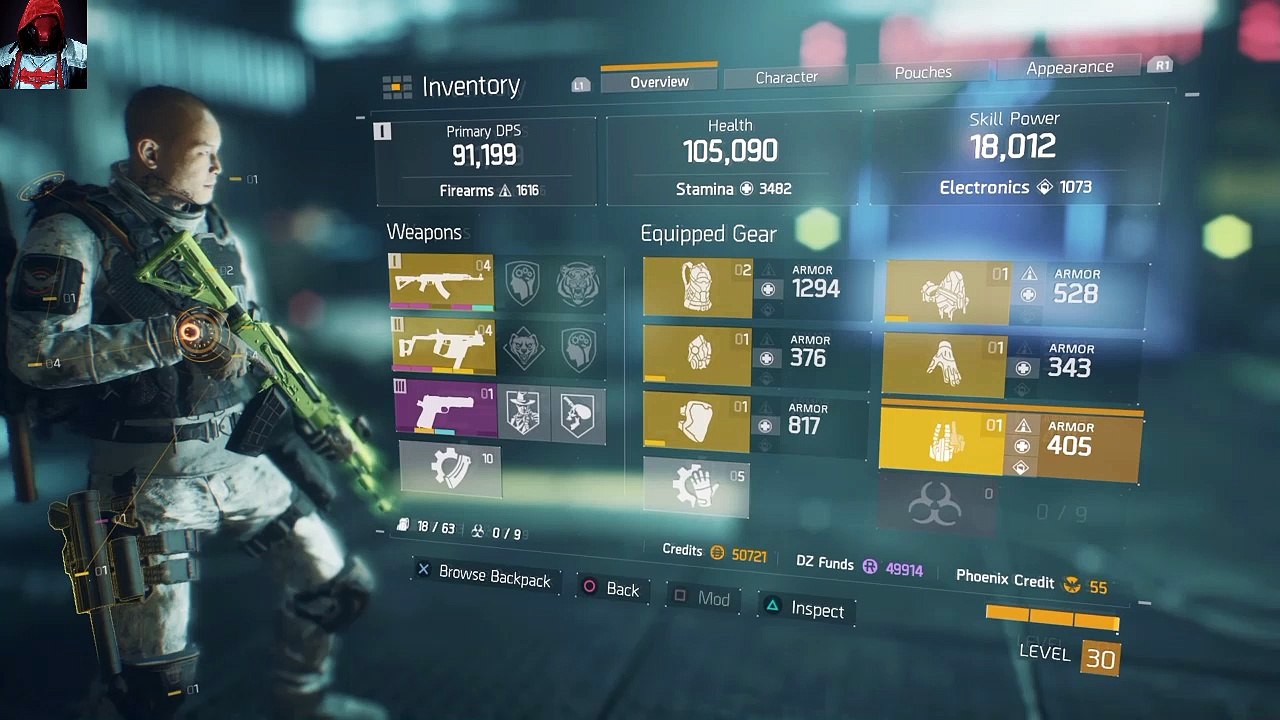
Task: Open the Appearance tab
Action: [1069, 67]
